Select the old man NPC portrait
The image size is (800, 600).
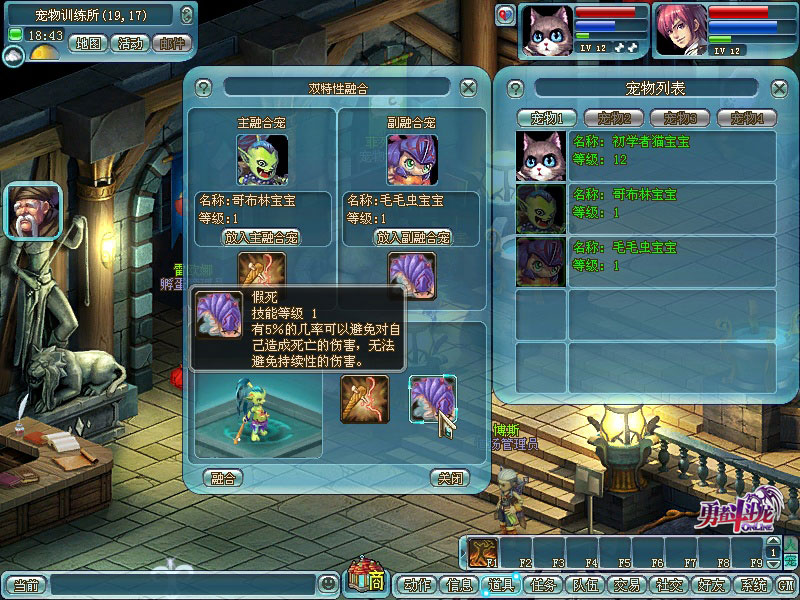point(33,211)
